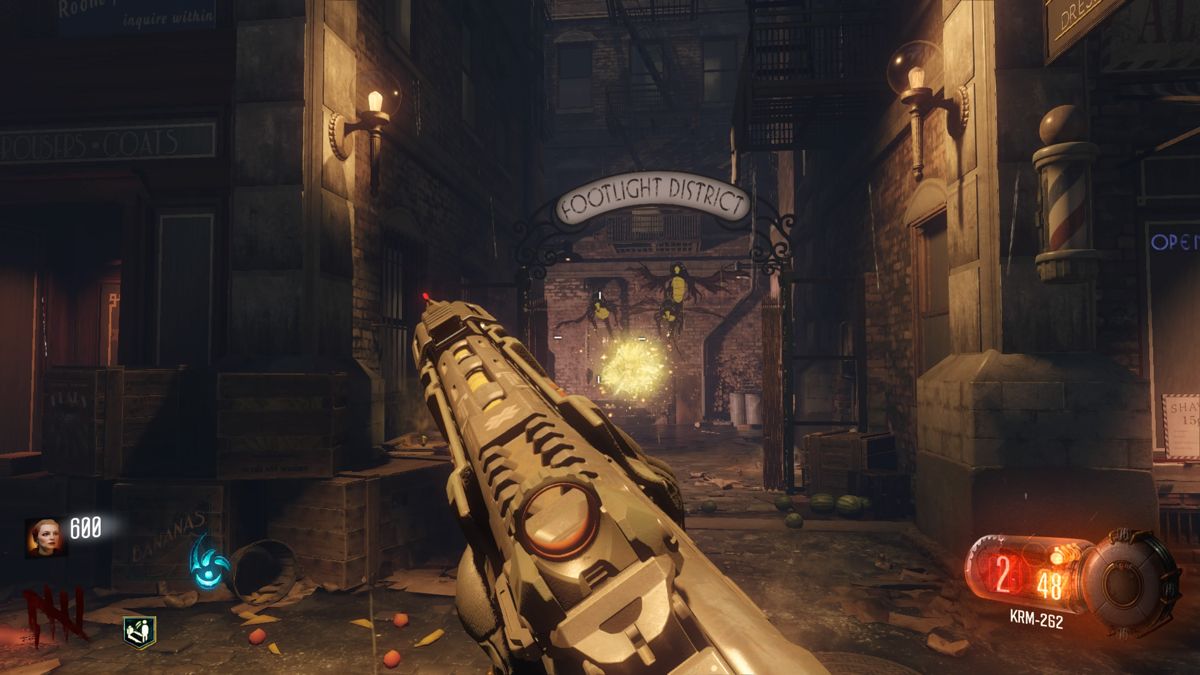1200x675 pixels.
Task: Click the glowing blue swirl marker
Action: pos(211,561)
